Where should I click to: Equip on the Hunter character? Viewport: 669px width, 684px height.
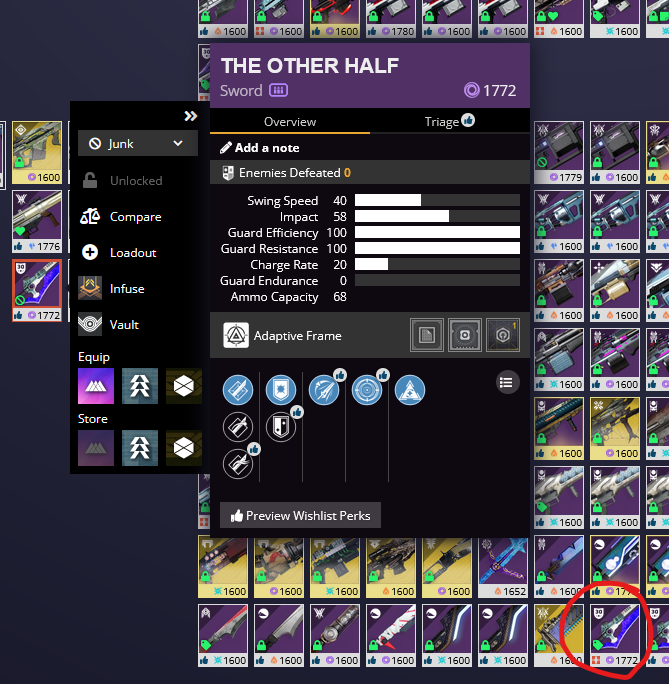[140, 386]
